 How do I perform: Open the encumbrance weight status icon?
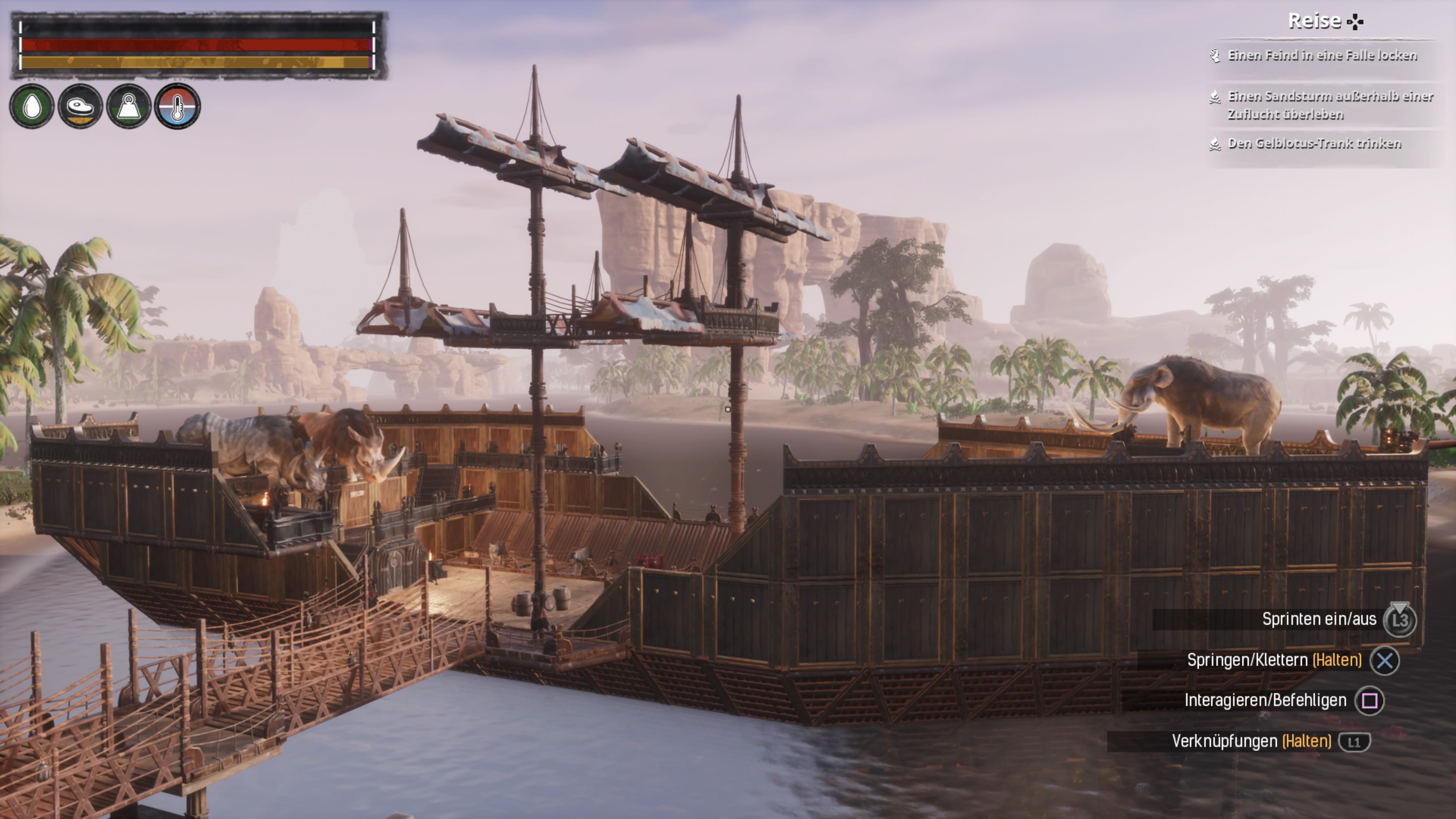tap(128, 106)
